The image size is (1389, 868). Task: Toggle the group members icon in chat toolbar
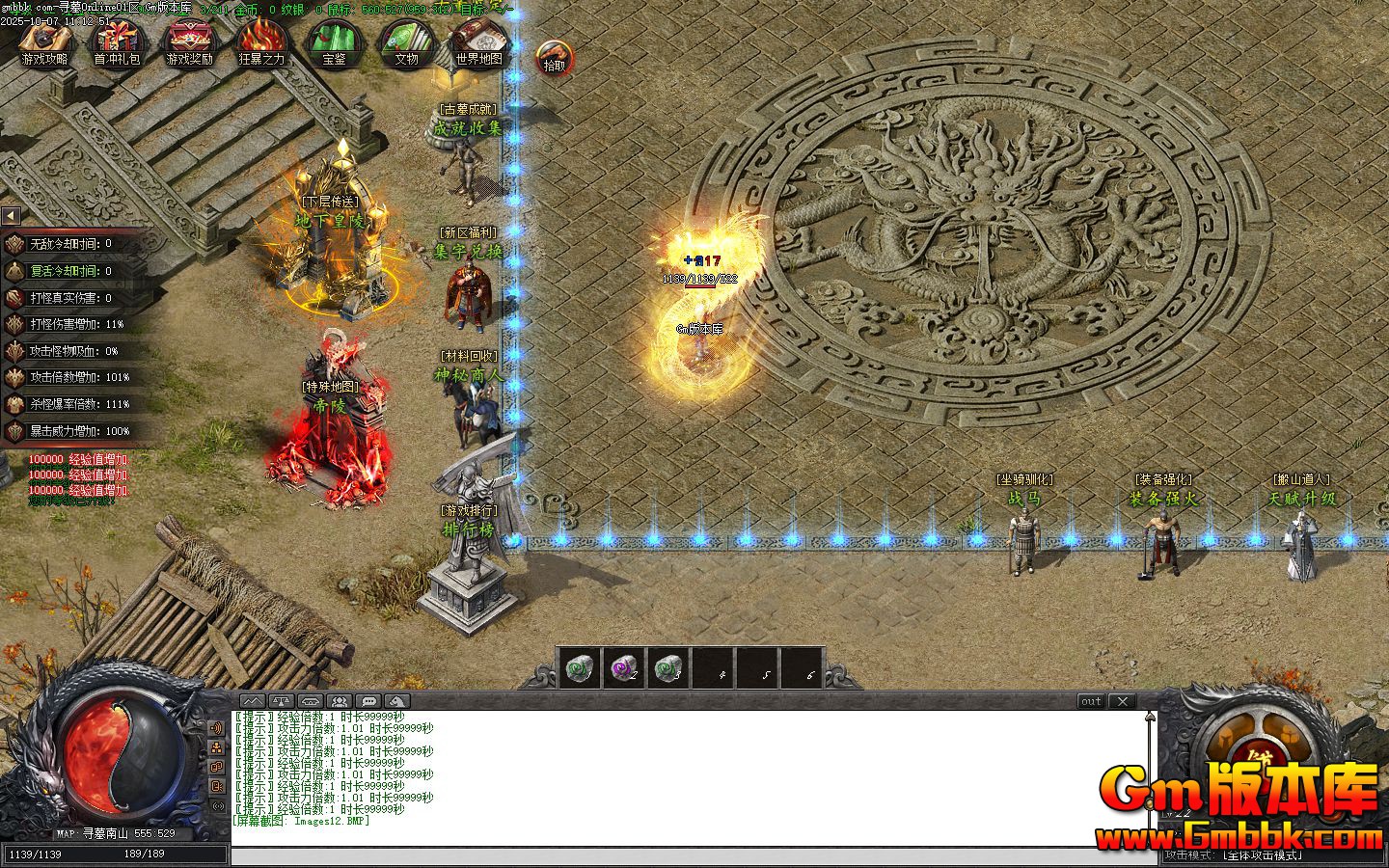[x=339, y=700]
